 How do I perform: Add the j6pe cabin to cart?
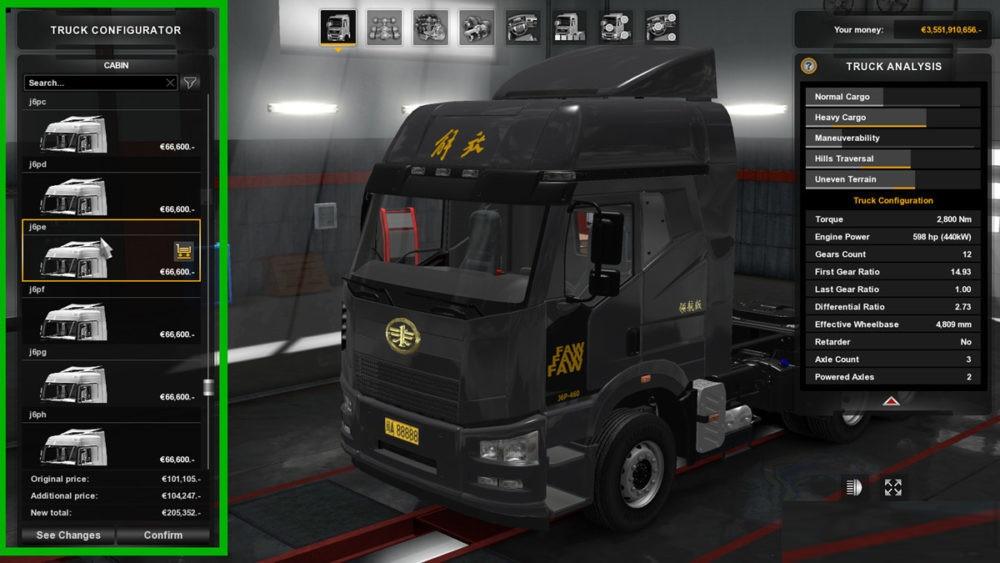[x=183, y=251]
